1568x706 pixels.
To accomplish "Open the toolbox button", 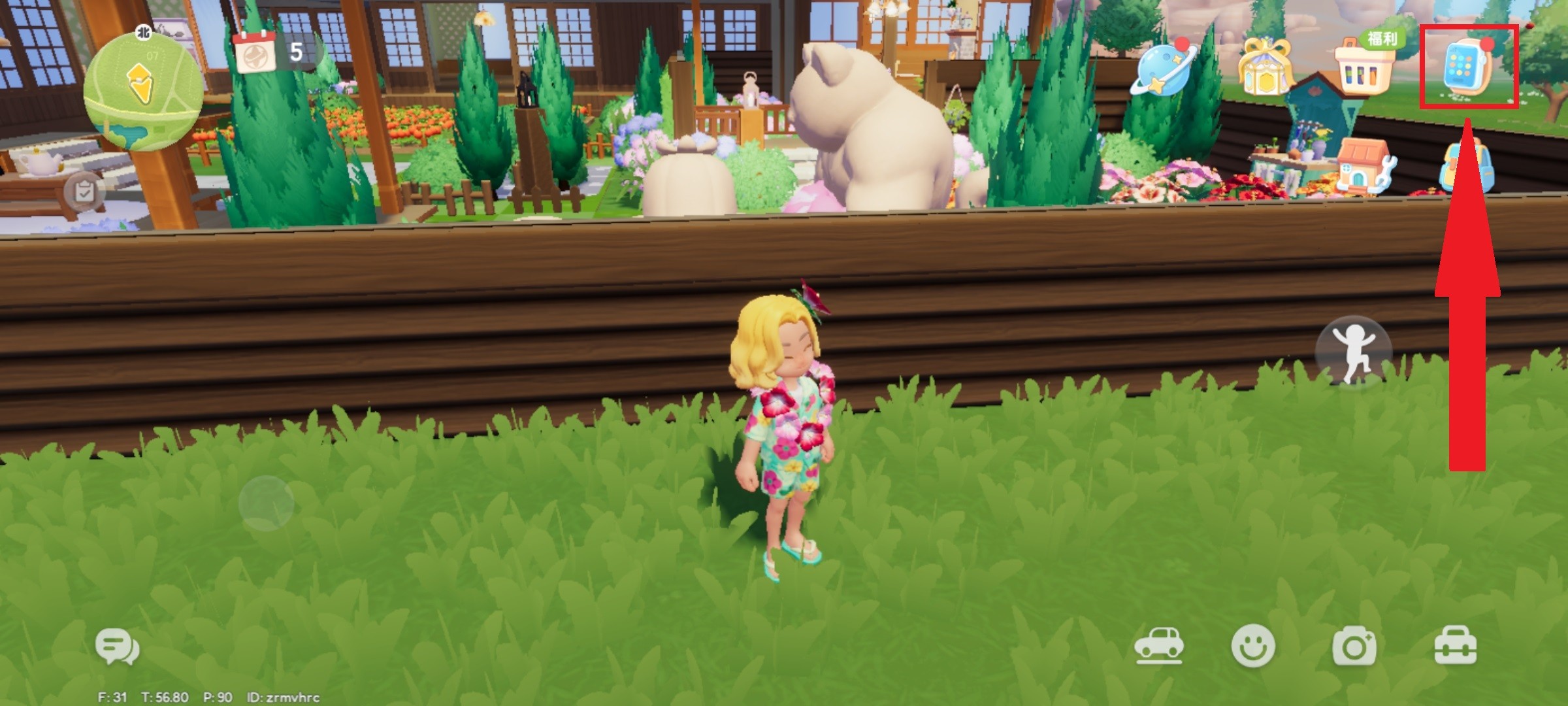I will pos(1455,646).
